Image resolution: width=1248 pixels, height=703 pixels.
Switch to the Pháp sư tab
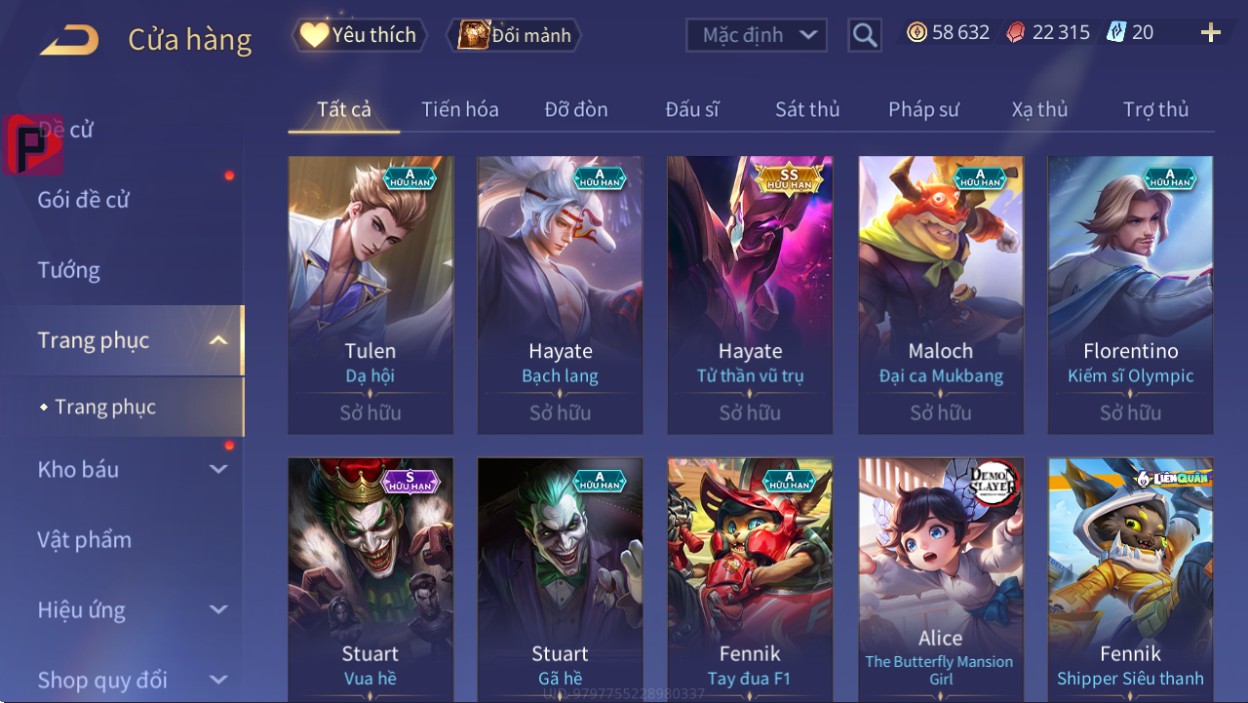click(x=923, y=109)
